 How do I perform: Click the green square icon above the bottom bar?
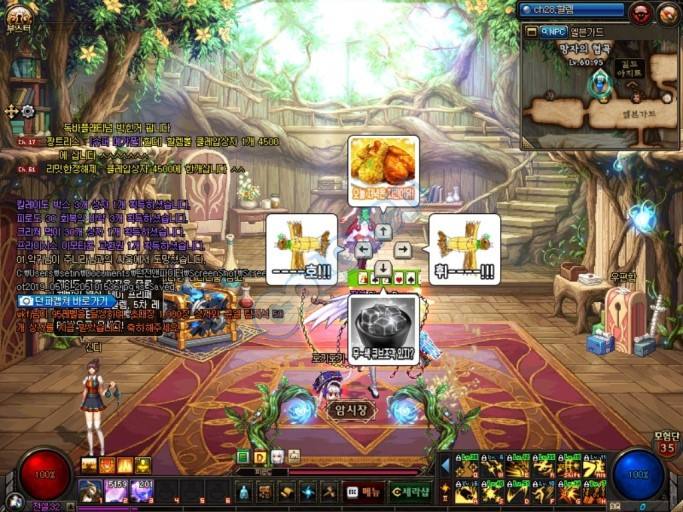tap(243, 457)
